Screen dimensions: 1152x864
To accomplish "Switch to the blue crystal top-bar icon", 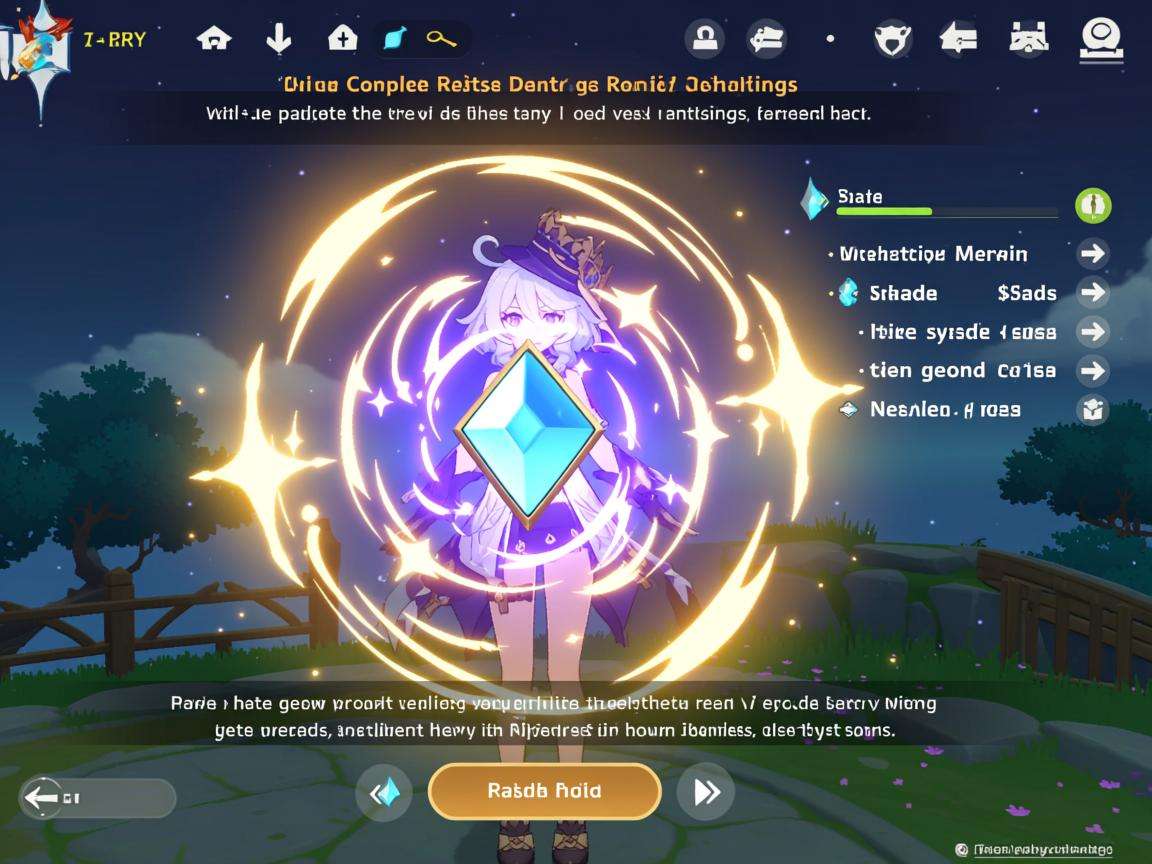I will coord(393,39).
